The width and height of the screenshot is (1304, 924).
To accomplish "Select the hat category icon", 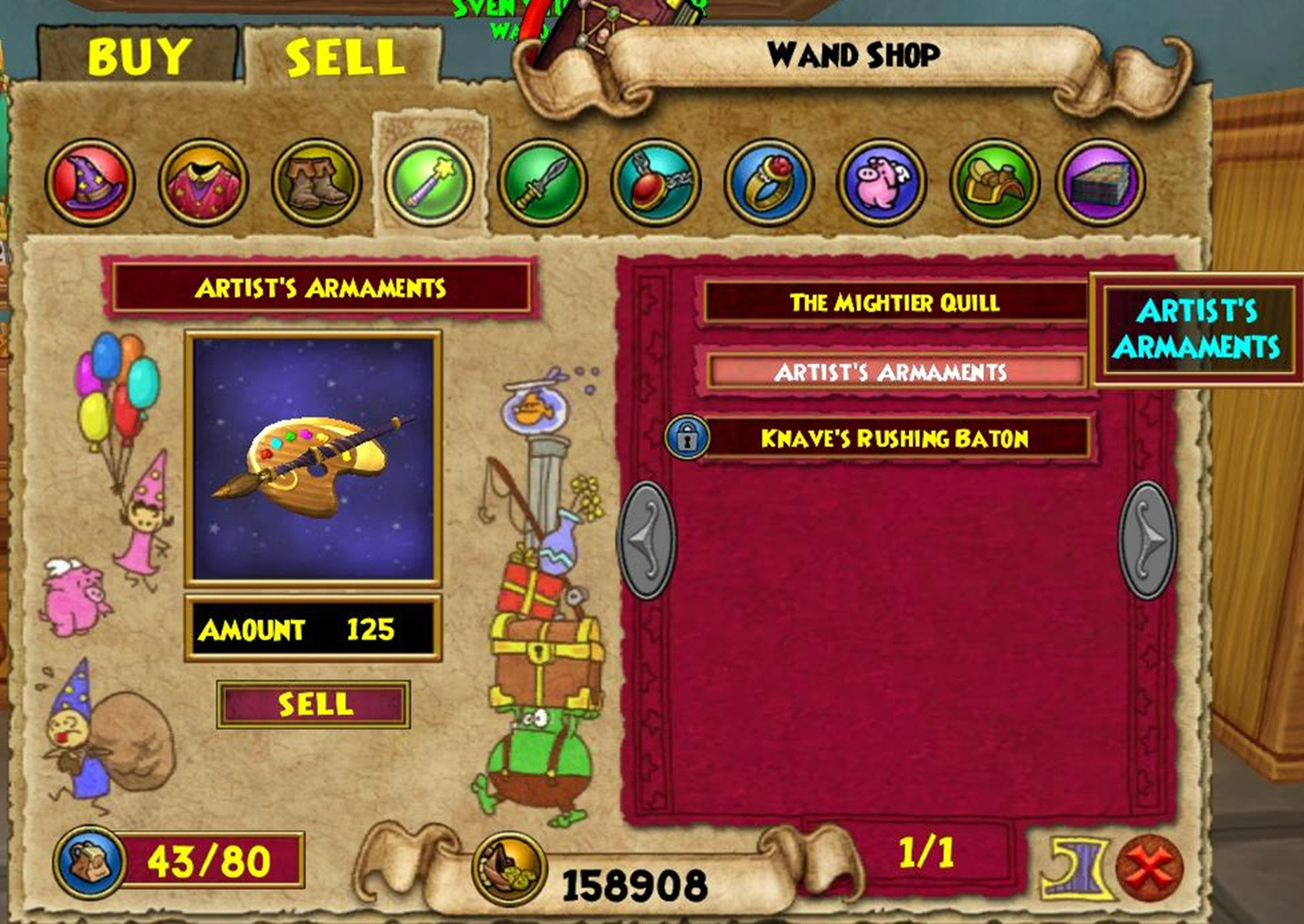I will coord(90,181).
